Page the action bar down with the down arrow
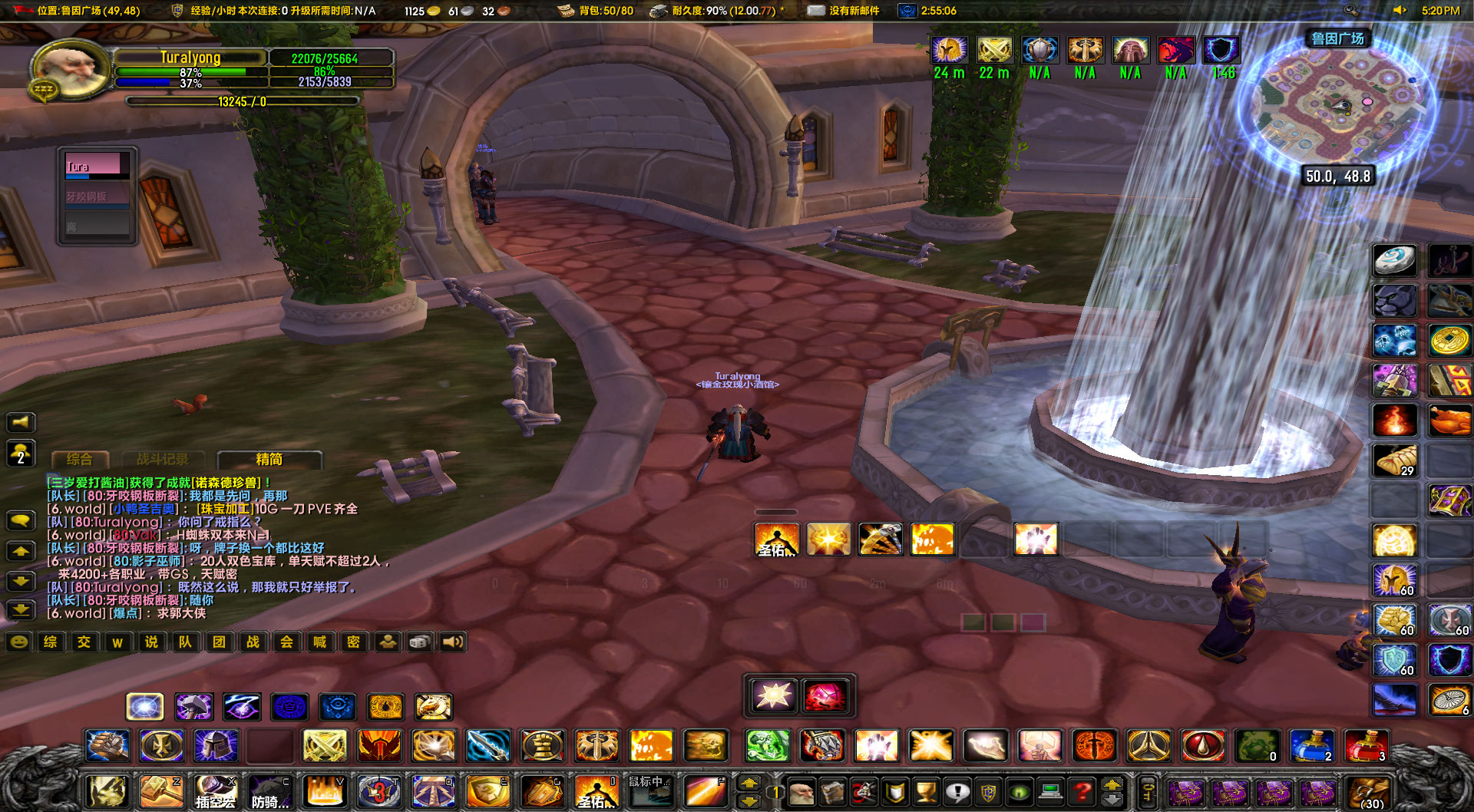1474x812 pixels. pyautogui.click(x=749, y=799)
